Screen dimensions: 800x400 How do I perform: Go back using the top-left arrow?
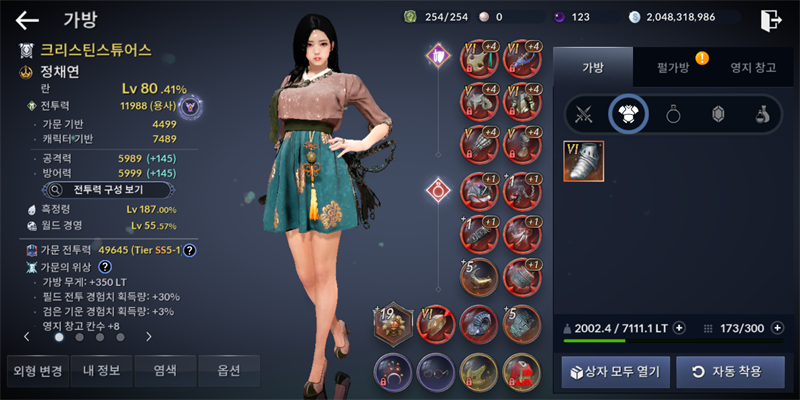(27, 20)
